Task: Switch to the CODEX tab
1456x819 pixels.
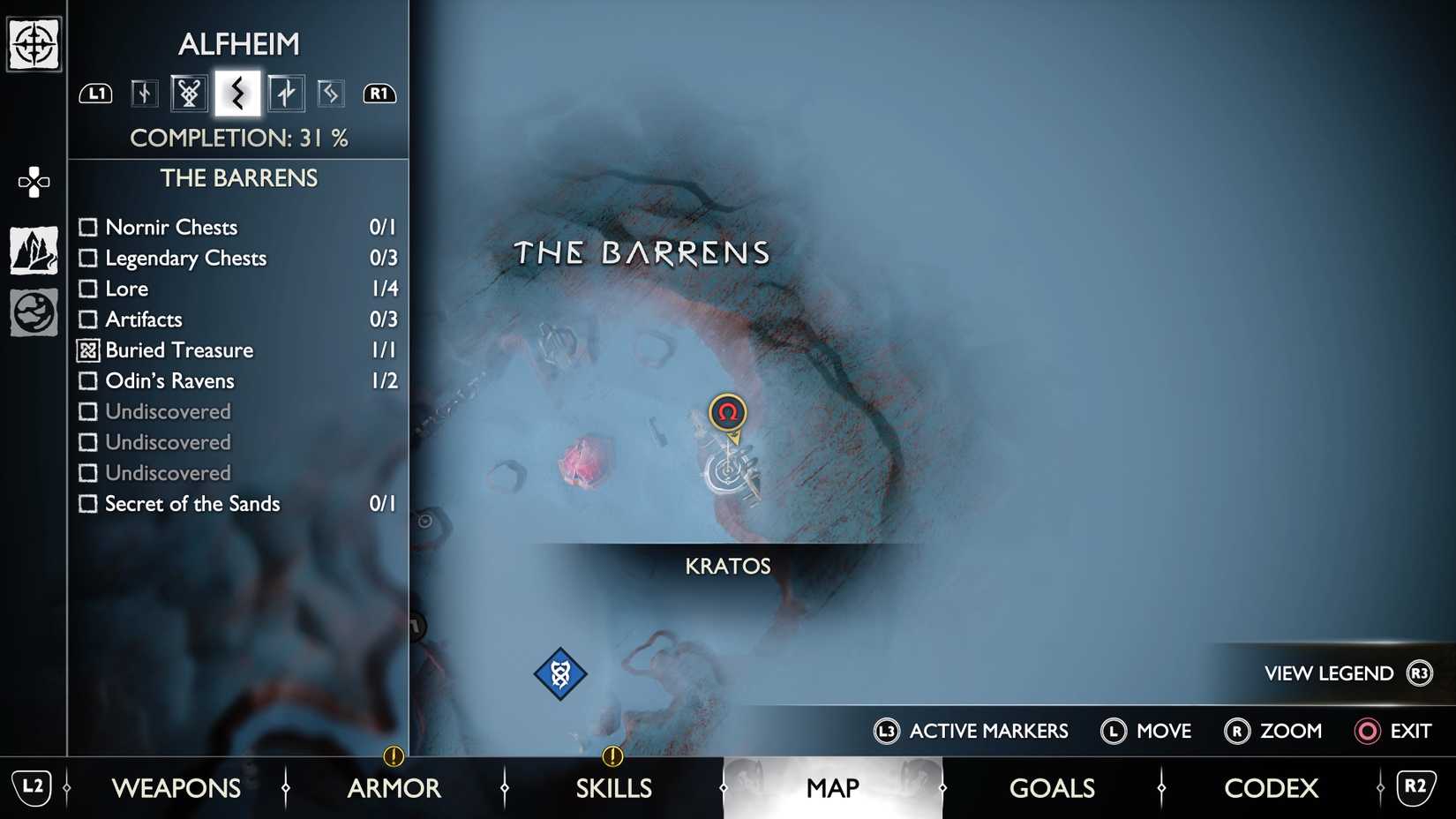Action: coord(1271,788)
